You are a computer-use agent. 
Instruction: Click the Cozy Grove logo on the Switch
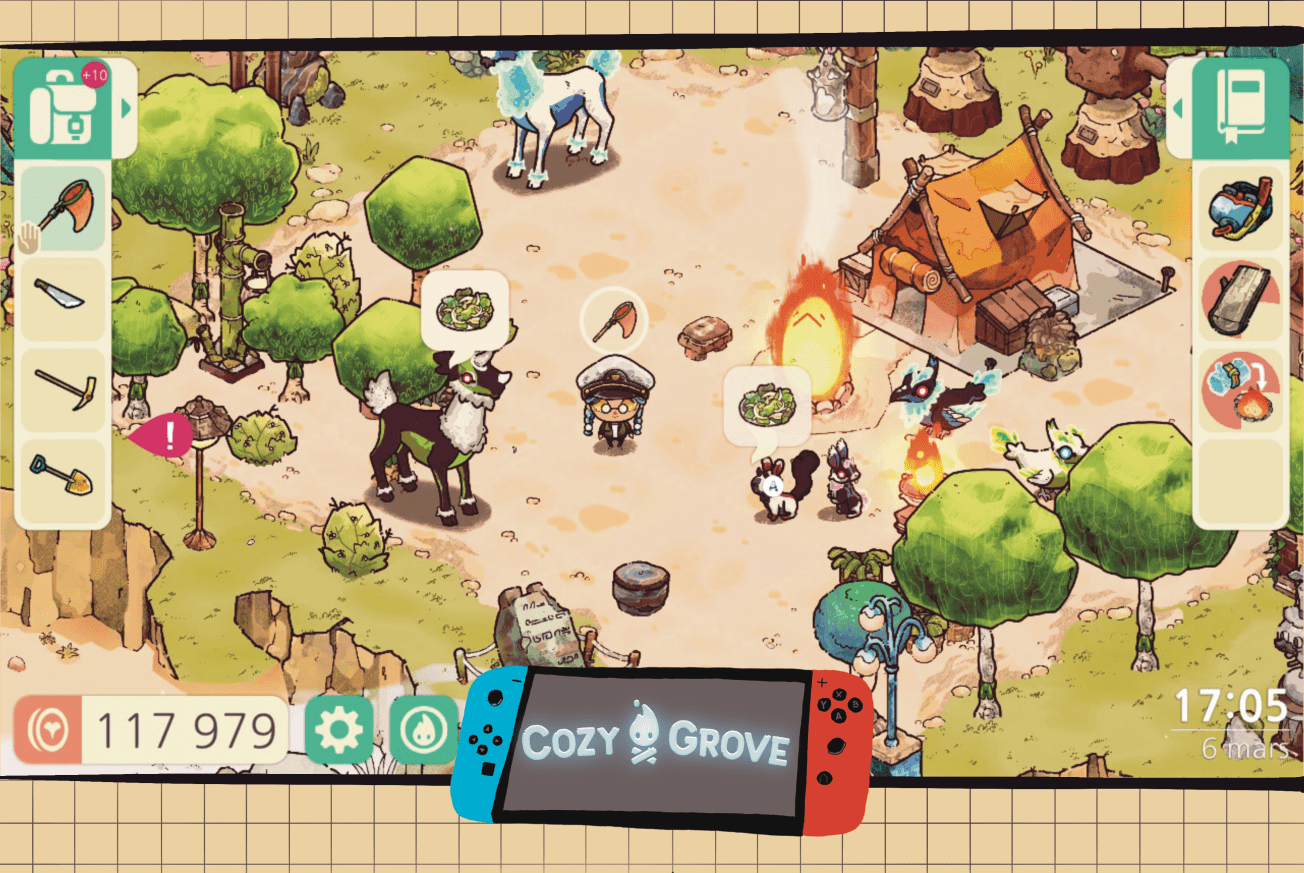(655, 742)
